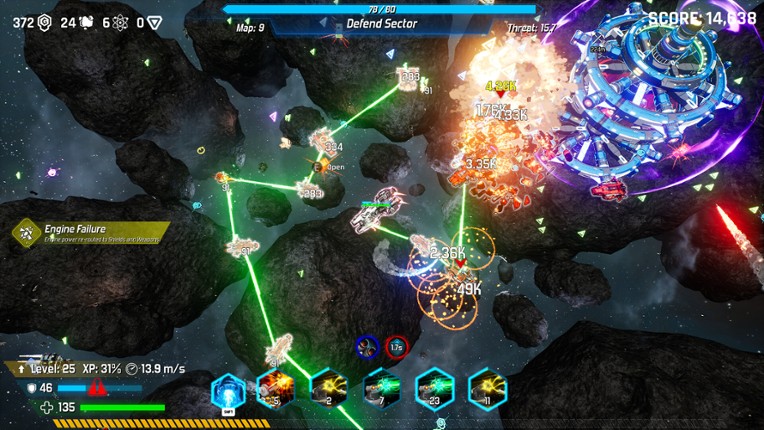Viewport: 764px width, 430px height.
Task: Click the blue-ringed status icon
Action: pyautogui.click(x=367, y=347)
